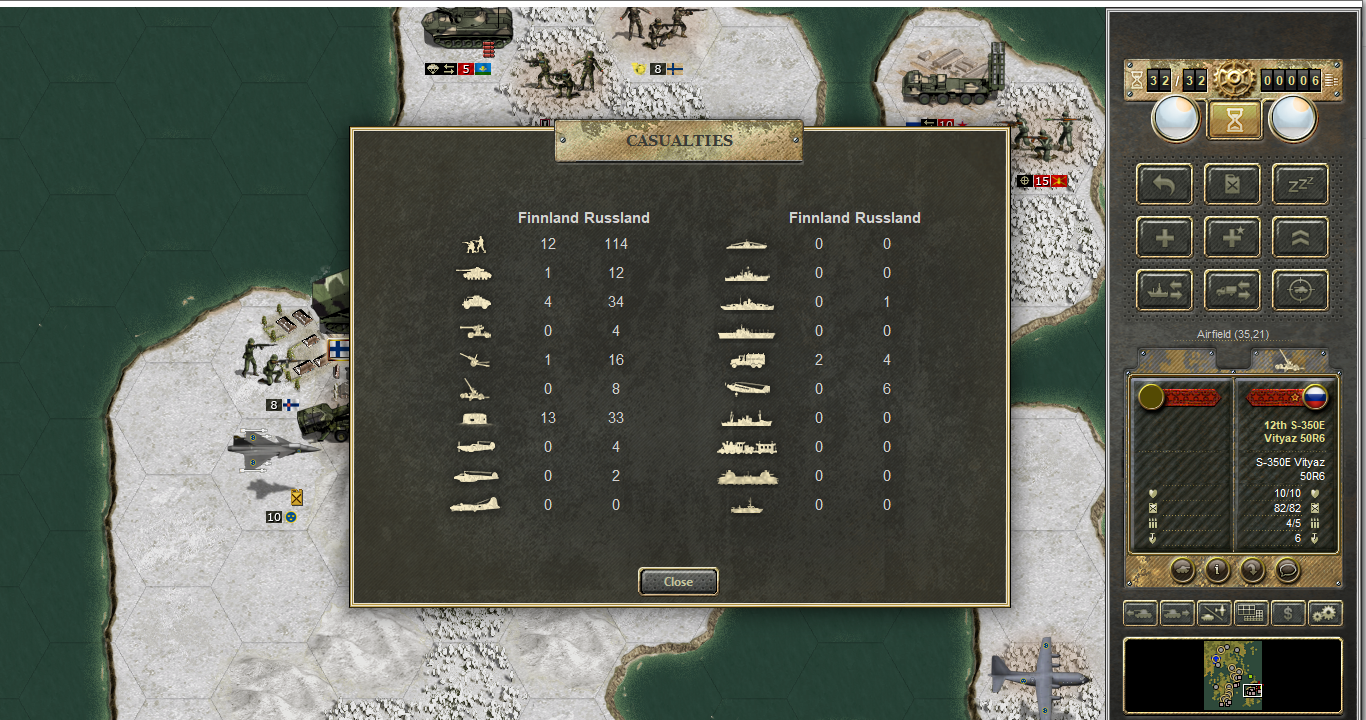The height and width of the screenshot is (720, 1366).
Task: Open unit info with the 'i' button
Action: [x=1217, y=570]
